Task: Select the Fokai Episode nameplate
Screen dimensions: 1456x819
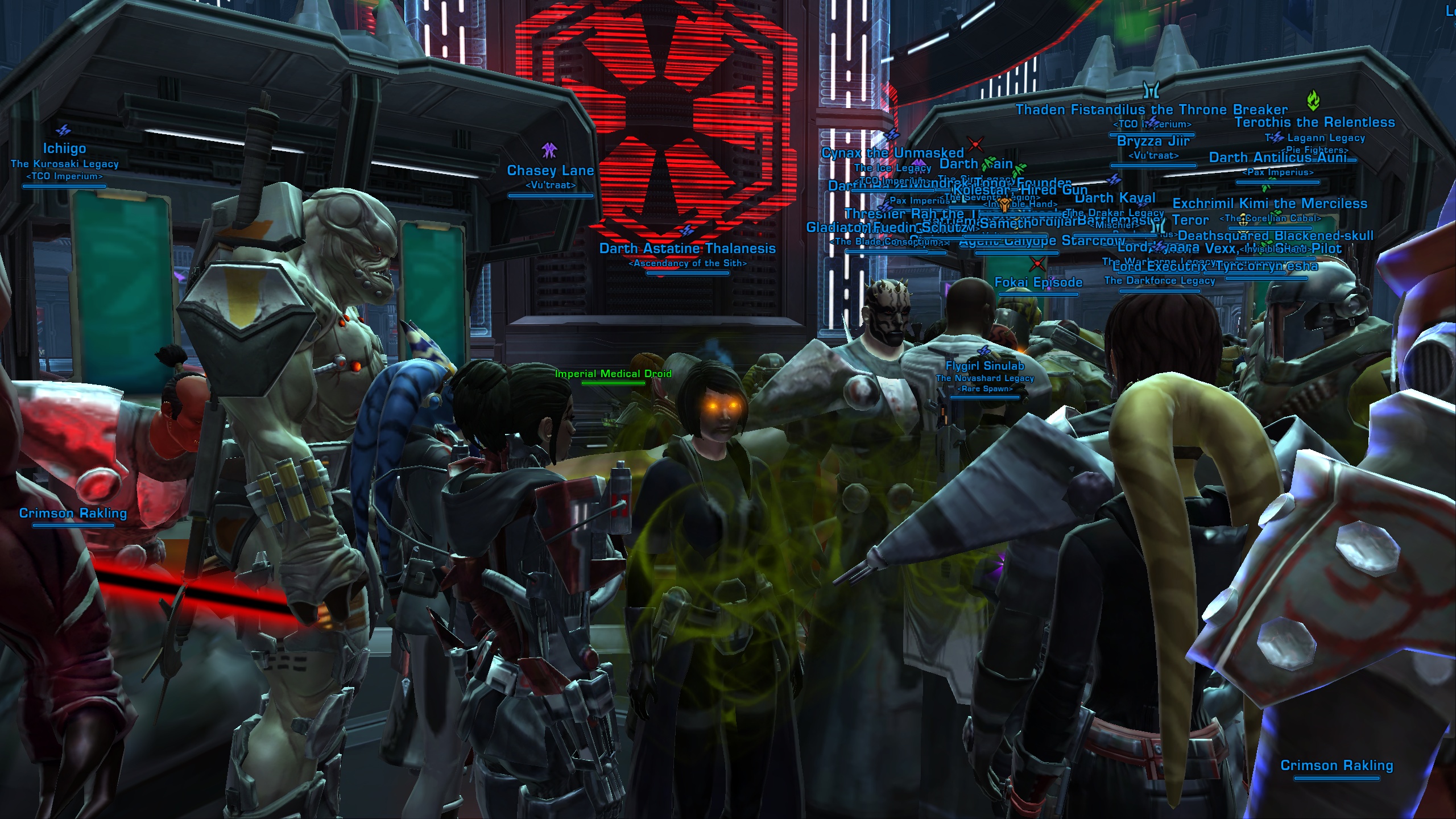Action: coord(1038,283)
